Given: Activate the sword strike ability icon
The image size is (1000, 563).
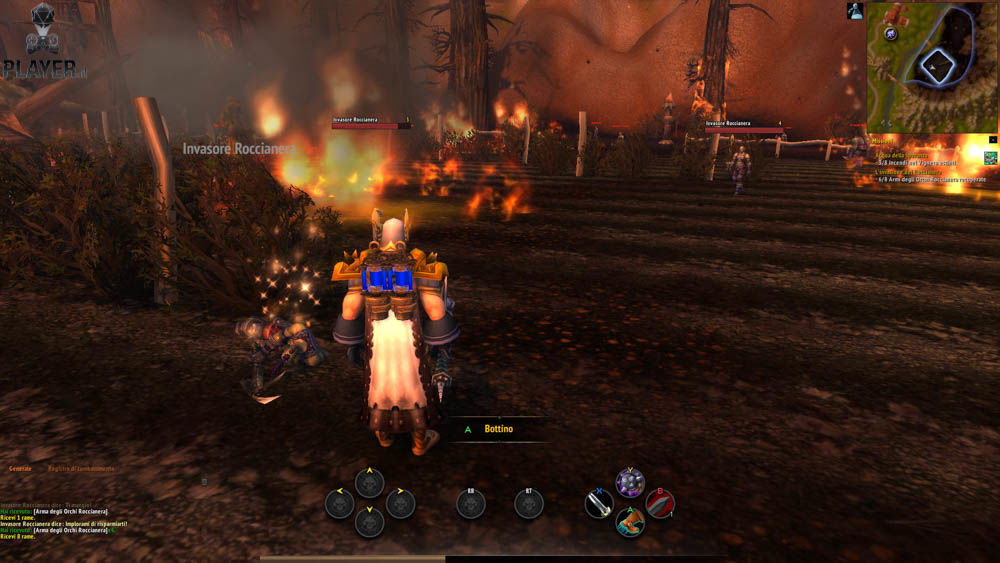Looking at the screenshot, I should tap(598, 503).
